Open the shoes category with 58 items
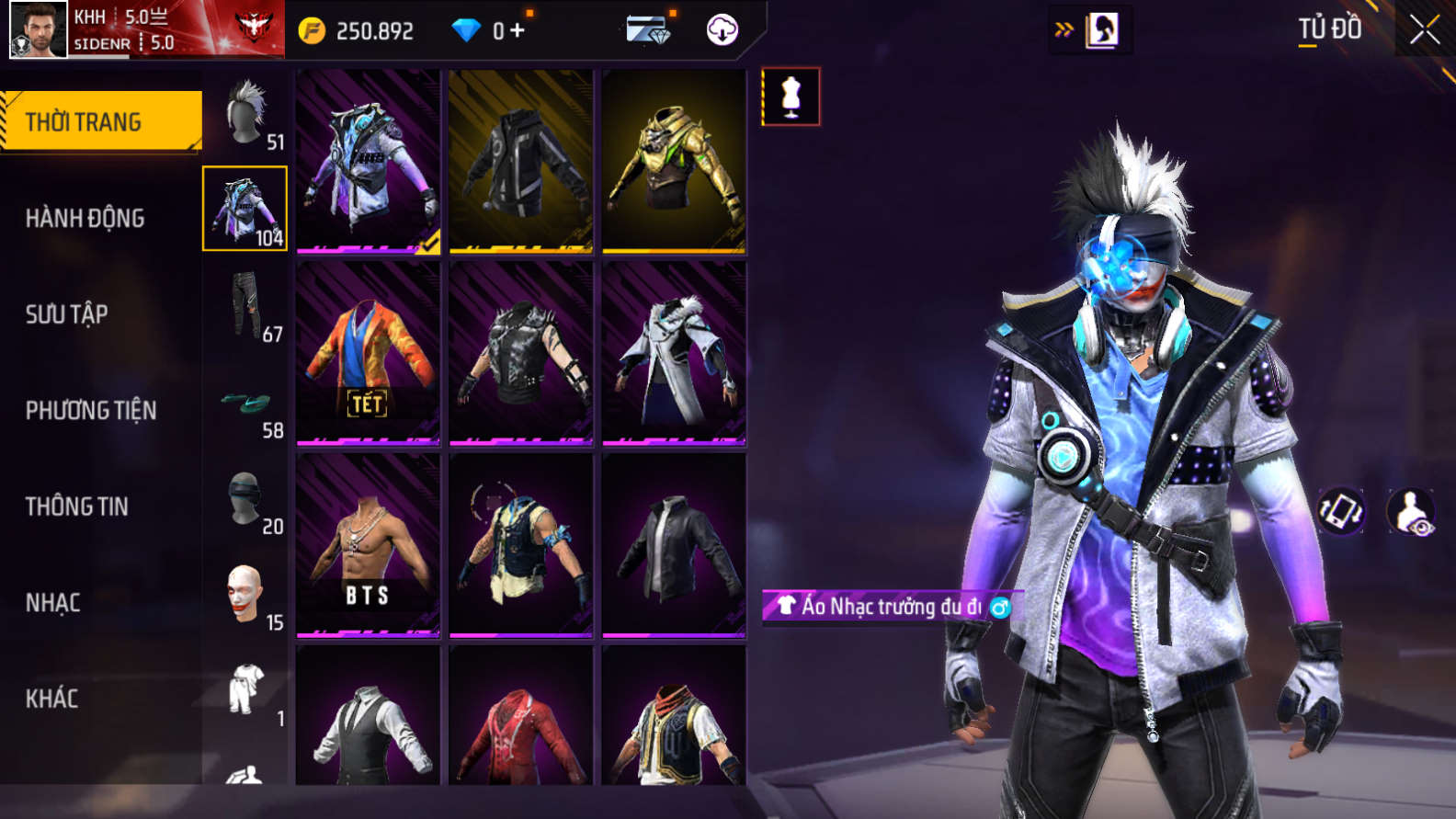Image resolution: width=1456 pixels, height=819 pixels. (x=245, y=404)
